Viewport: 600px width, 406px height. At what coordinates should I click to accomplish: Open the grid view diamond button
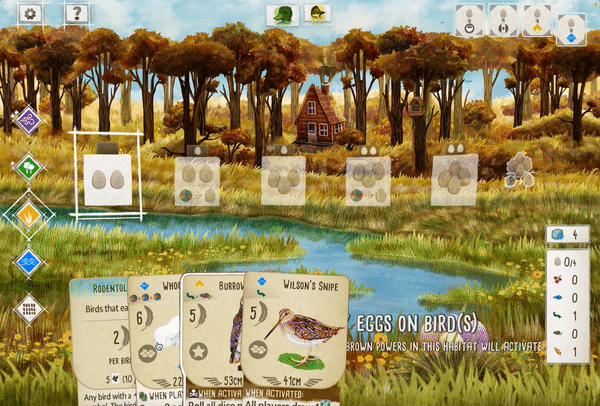tap(29, 309)
